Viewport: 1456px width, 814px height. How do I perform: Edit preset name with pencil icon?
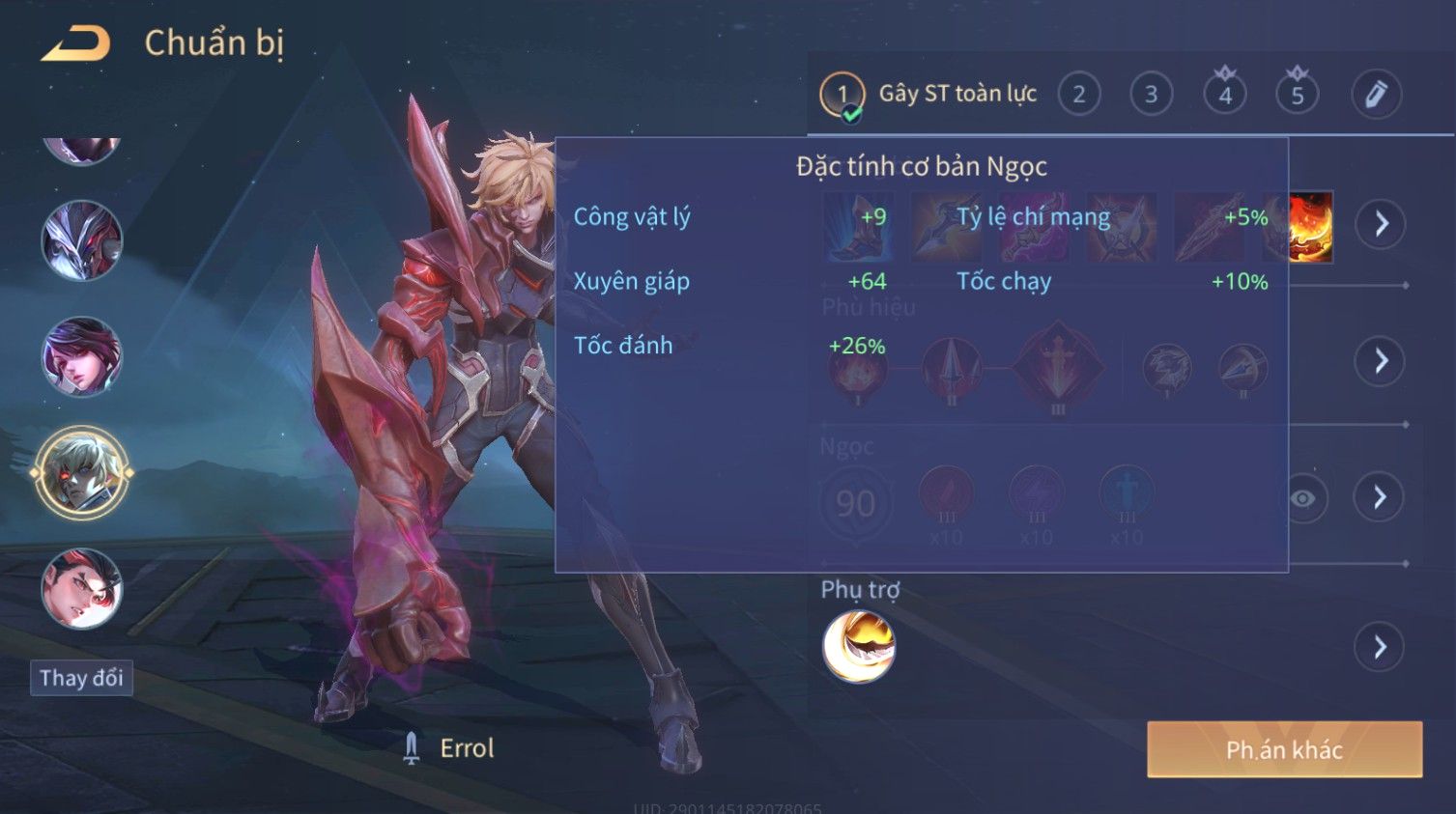1376,95
